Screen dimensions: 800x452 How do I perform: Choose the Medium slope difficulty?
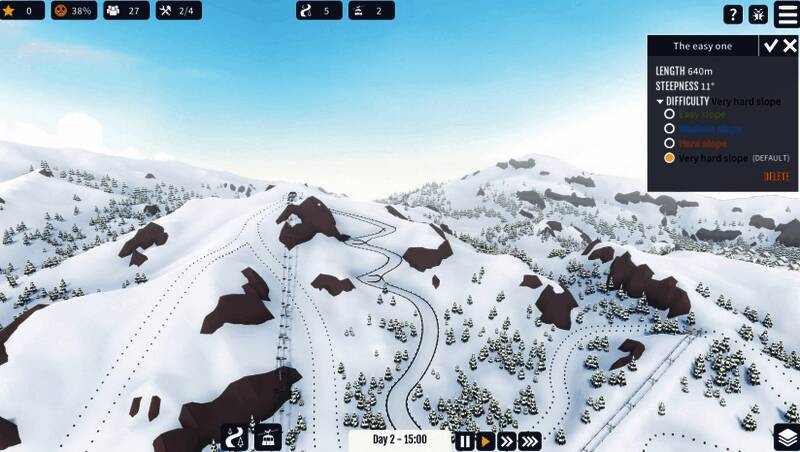669,129
